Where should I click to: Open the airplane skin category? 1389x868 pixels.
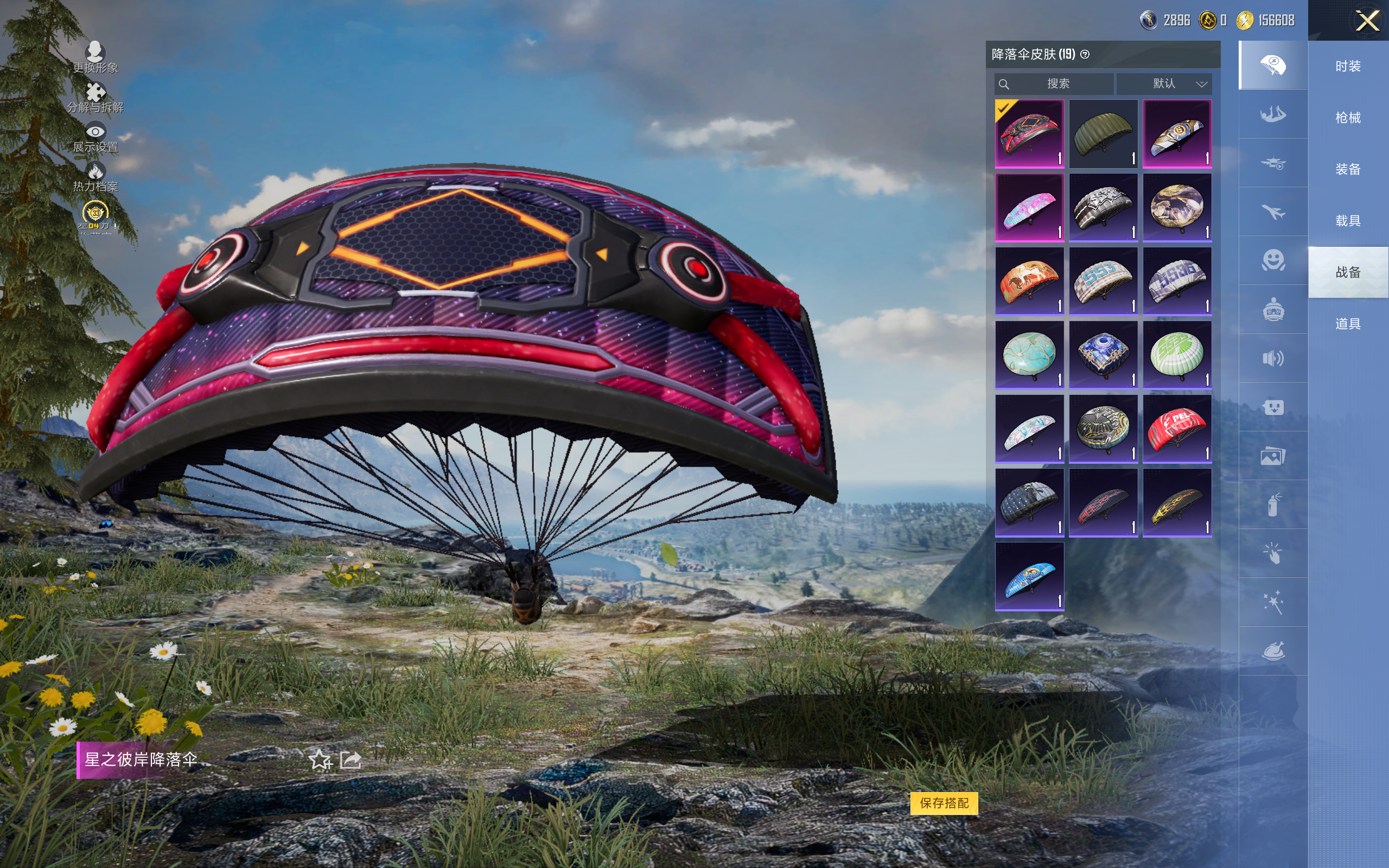(x=1272, y=212)
